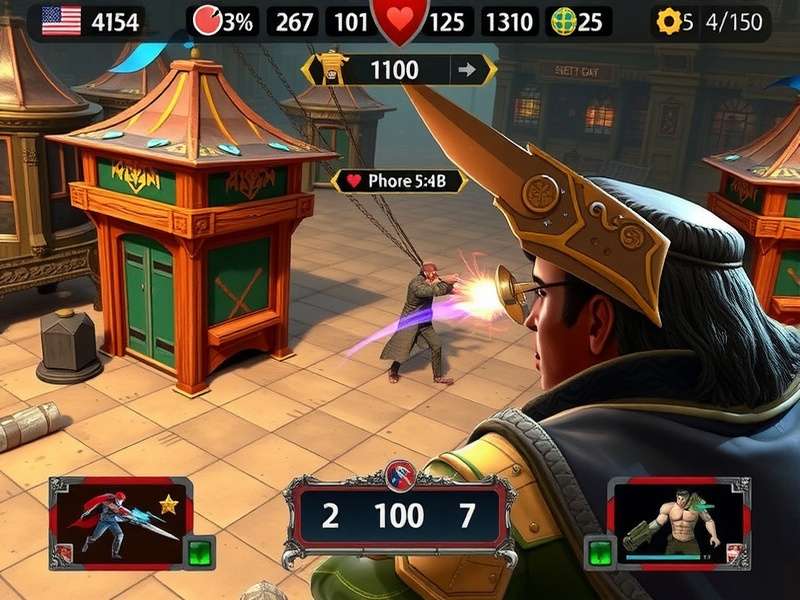The width and height of the screenshot is (800, 600).
Task: Activate the green gem beside soldier portrait
Action: tap(600, 551)
